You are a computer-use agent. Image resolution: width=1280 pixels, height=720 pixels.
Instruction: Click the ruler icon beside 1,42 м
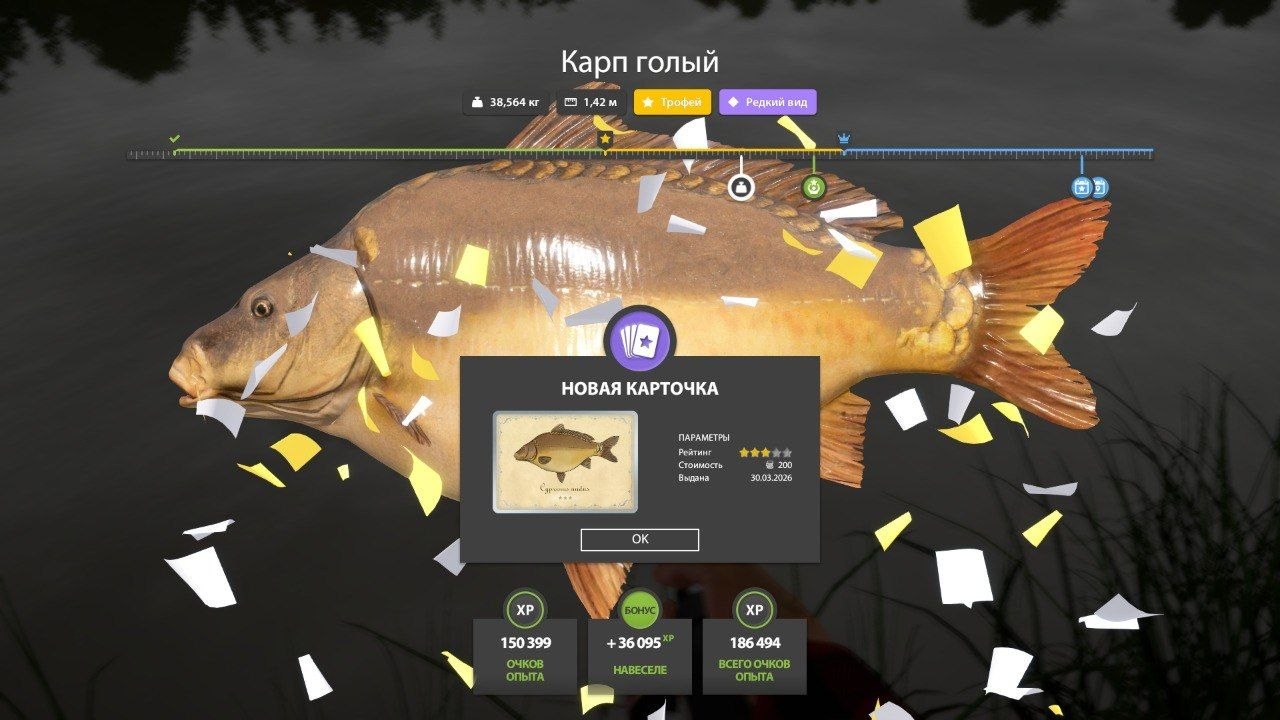tap(570, 101)
